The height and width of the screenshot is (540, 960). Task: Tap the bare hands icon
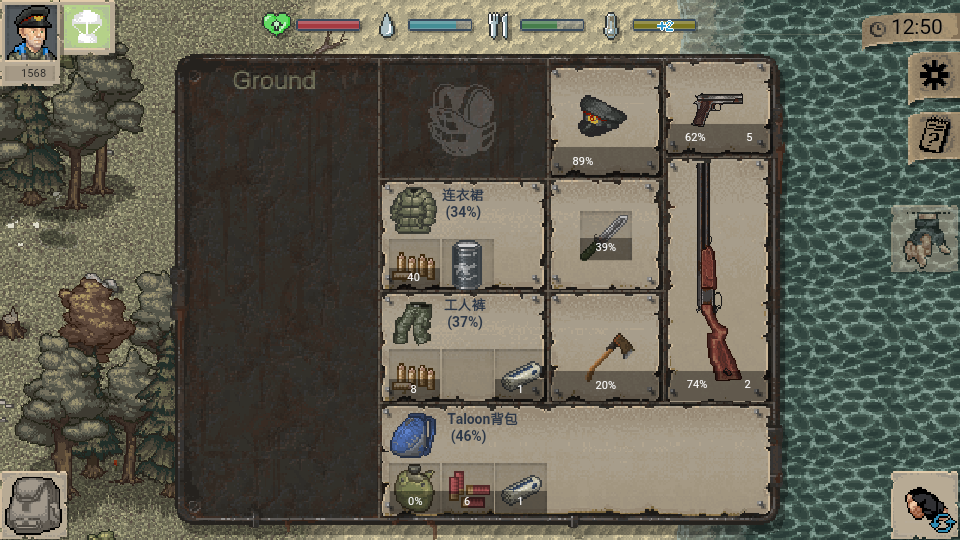pos(922,239)
